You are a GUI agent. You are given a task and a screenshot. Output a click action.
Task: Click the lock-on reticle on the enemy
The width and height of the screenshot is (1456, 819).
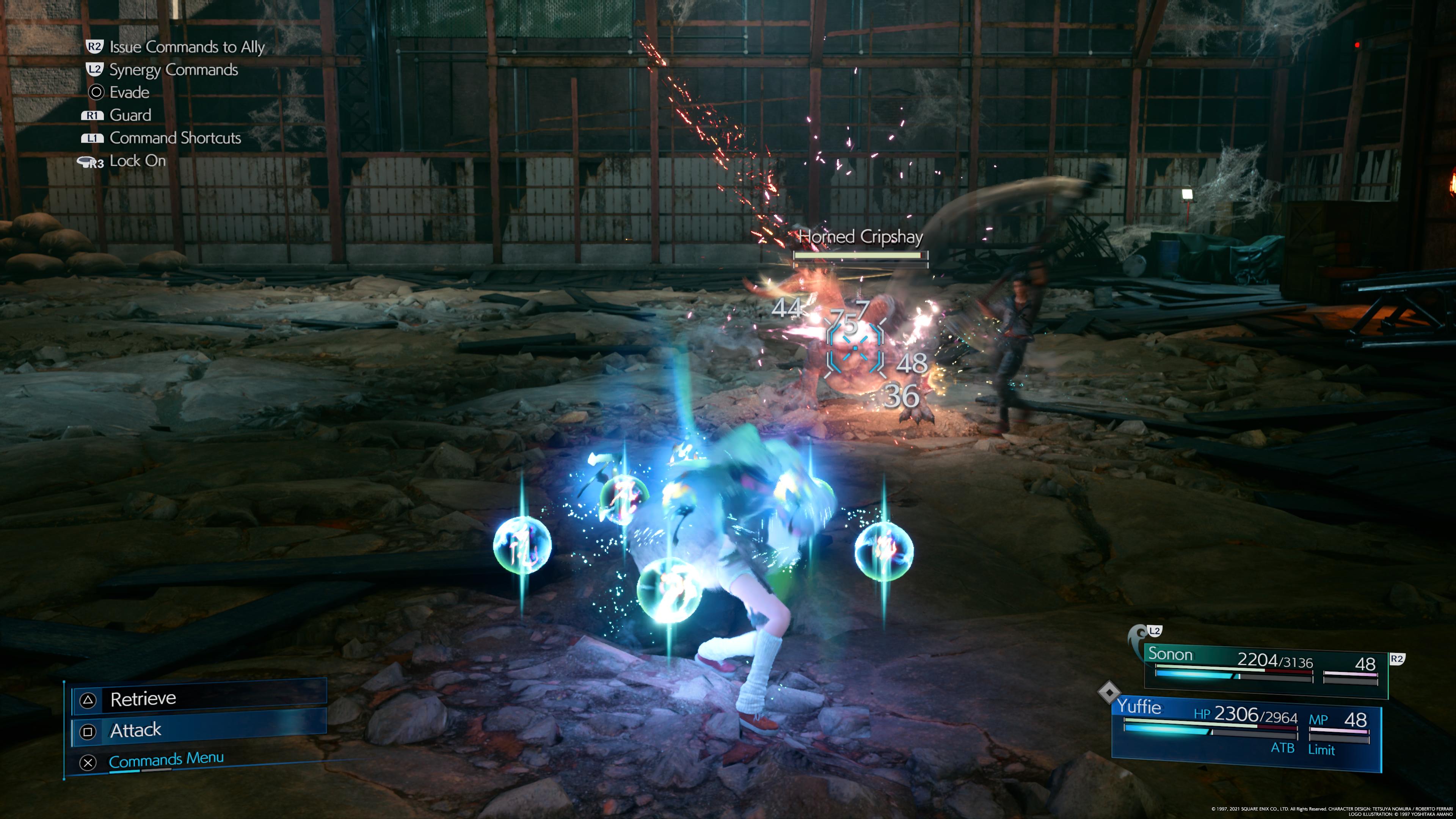[854, 346]
